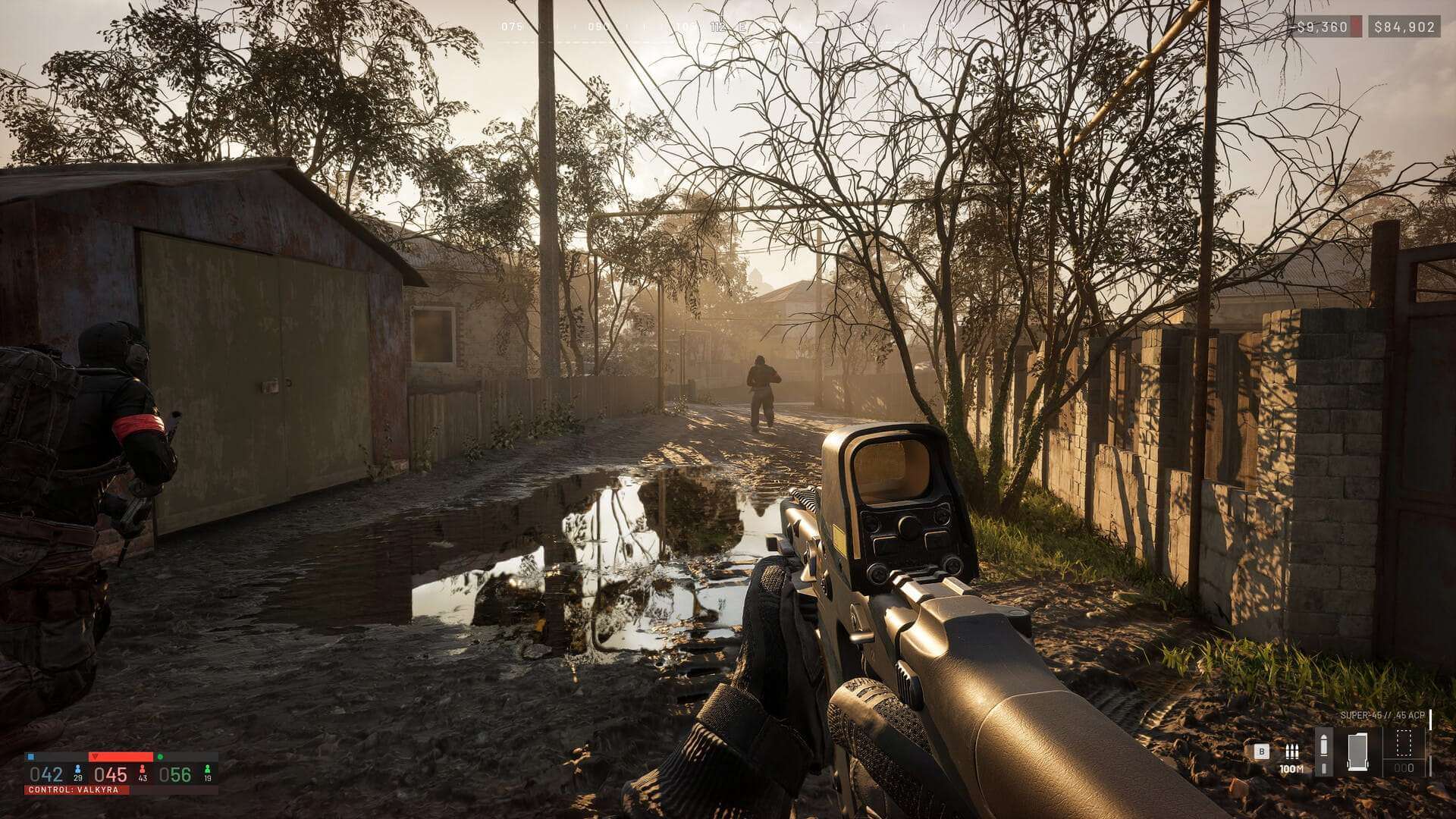1456x819 pixels.
Task: Click the dashed reserve magazine icon showing 000
Action: point(1404,747)
